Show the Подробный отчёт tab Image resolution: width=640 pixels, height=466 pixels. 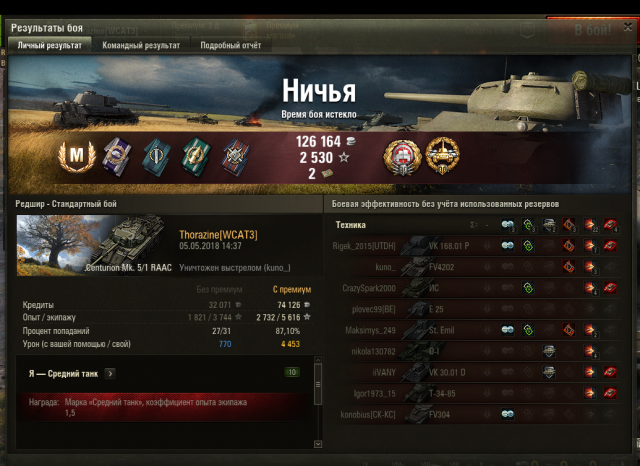(x=231, y=45)
